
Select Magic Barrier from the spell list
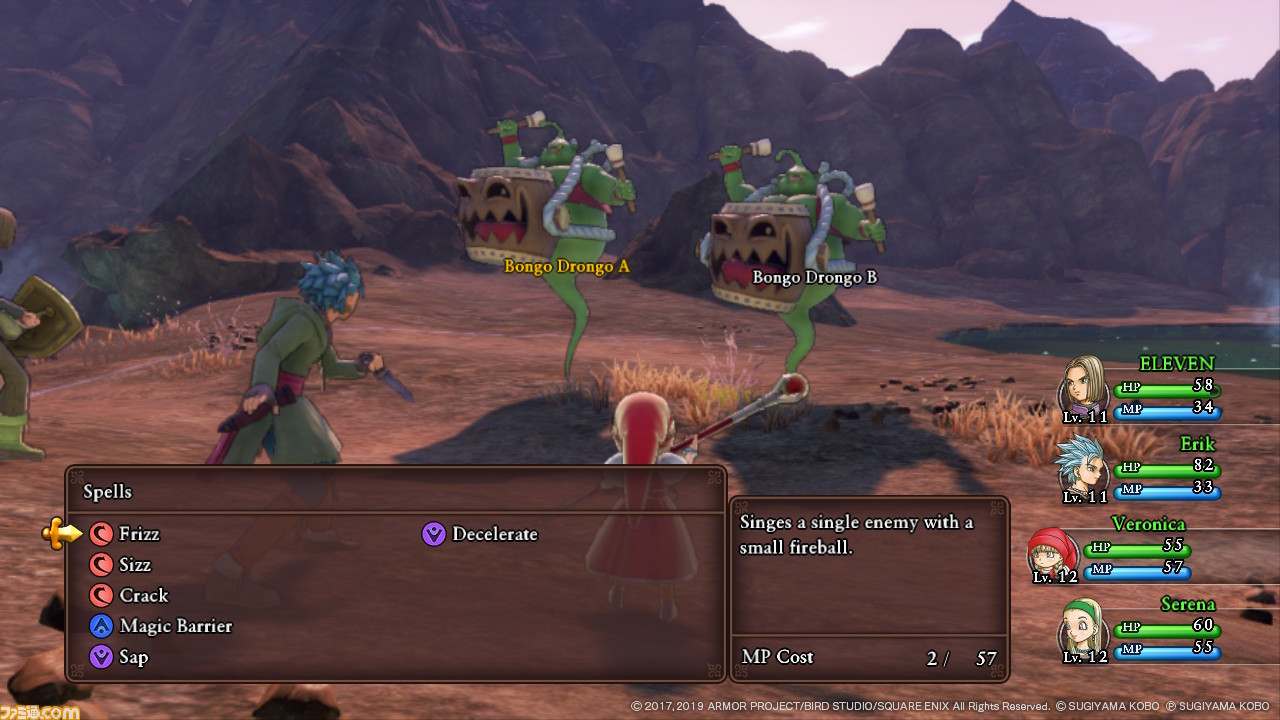coord(175,626)
